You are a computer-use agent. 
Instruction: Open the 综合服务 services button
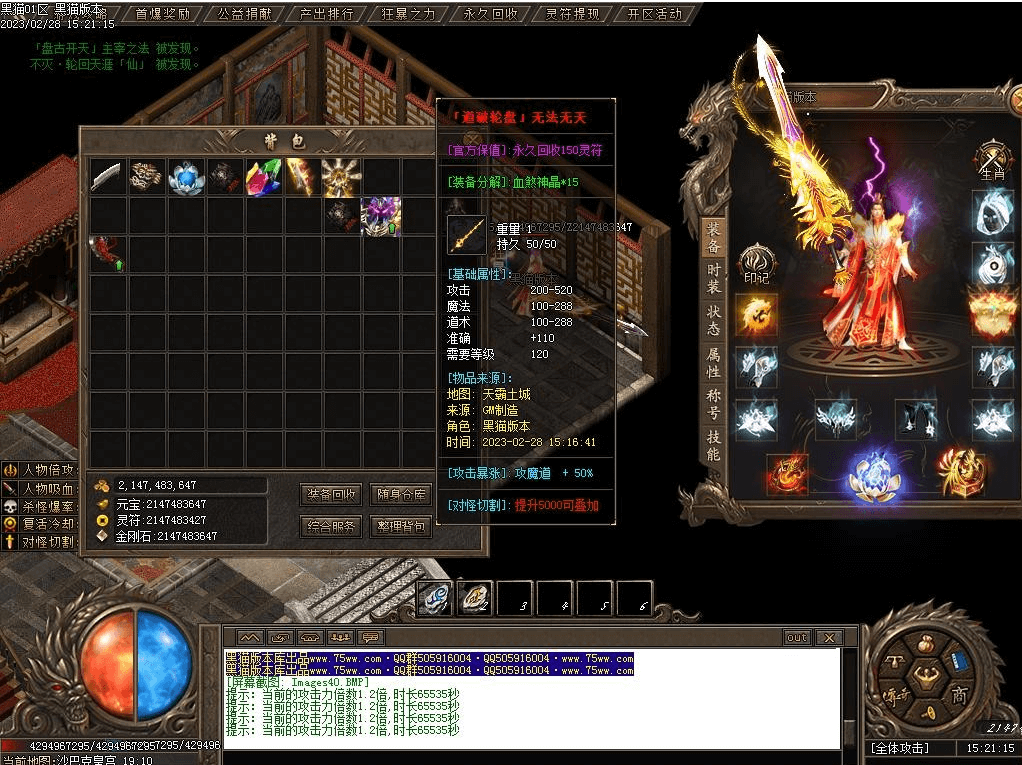point(331,526)
